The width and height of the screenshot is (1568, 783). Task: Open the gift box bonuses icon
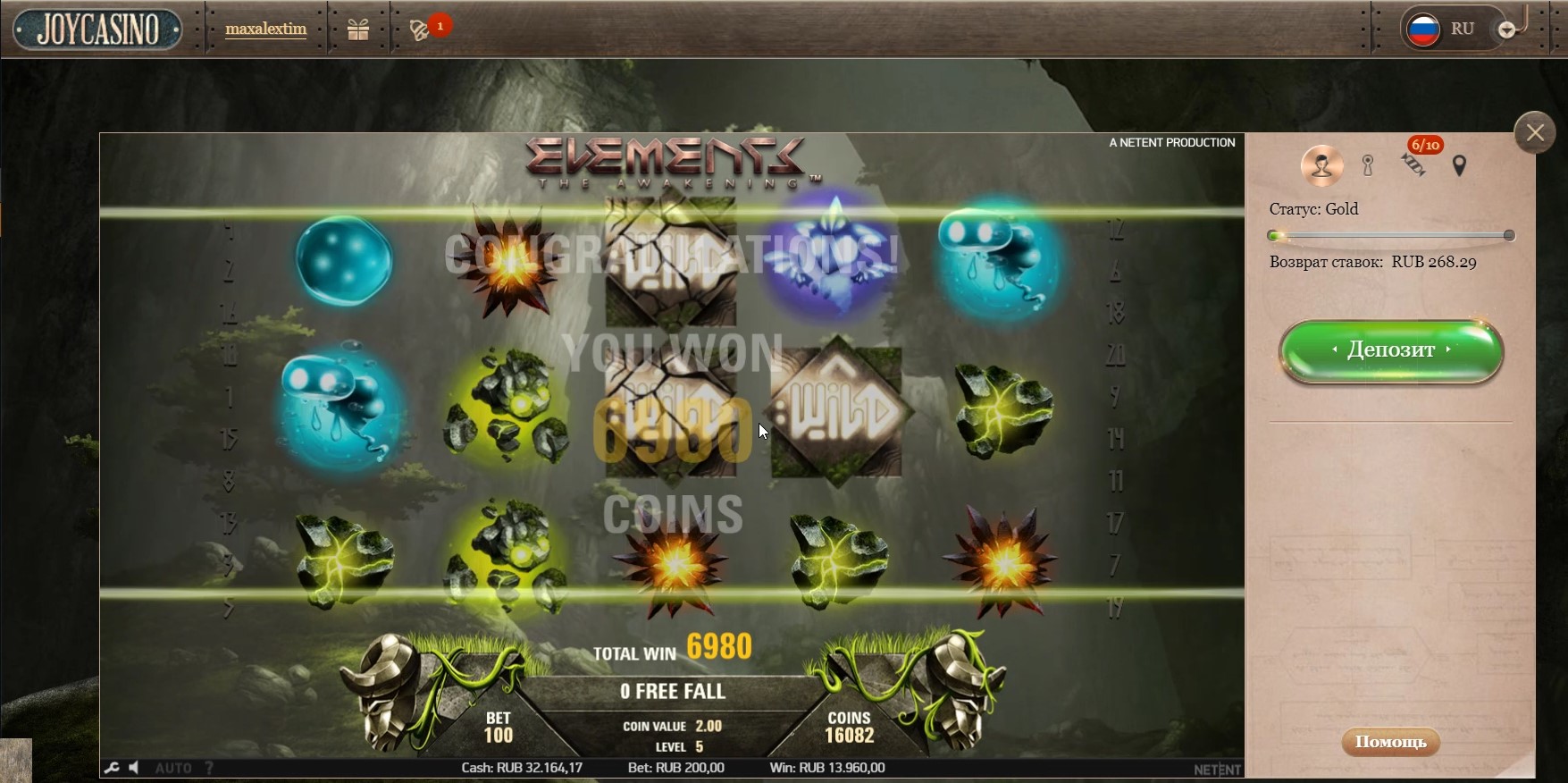pyautogui.click(x=358, y=29)
